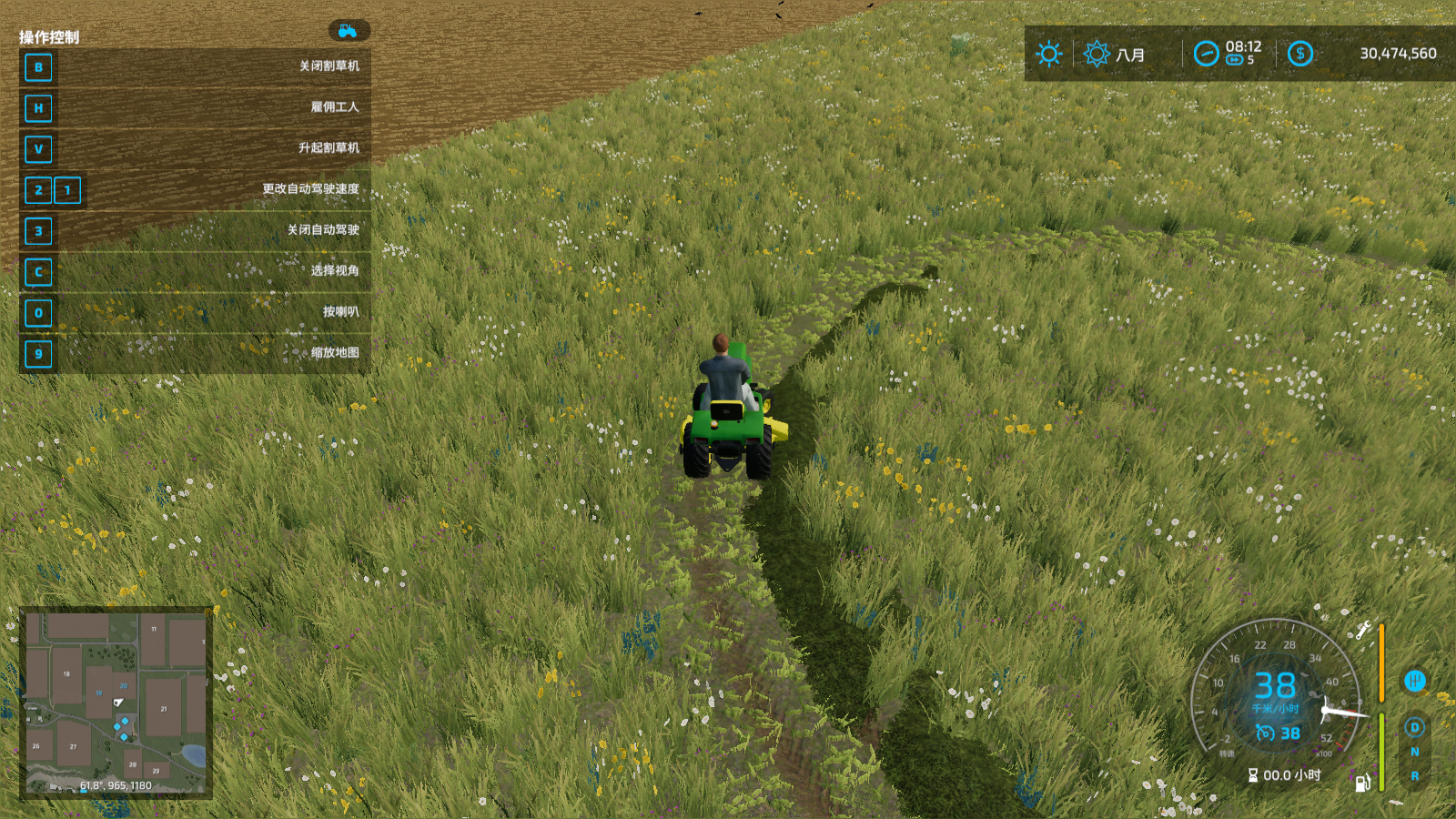
Task: Toggle the cruise control icon in the speedometer
Action: point(1265,733)
